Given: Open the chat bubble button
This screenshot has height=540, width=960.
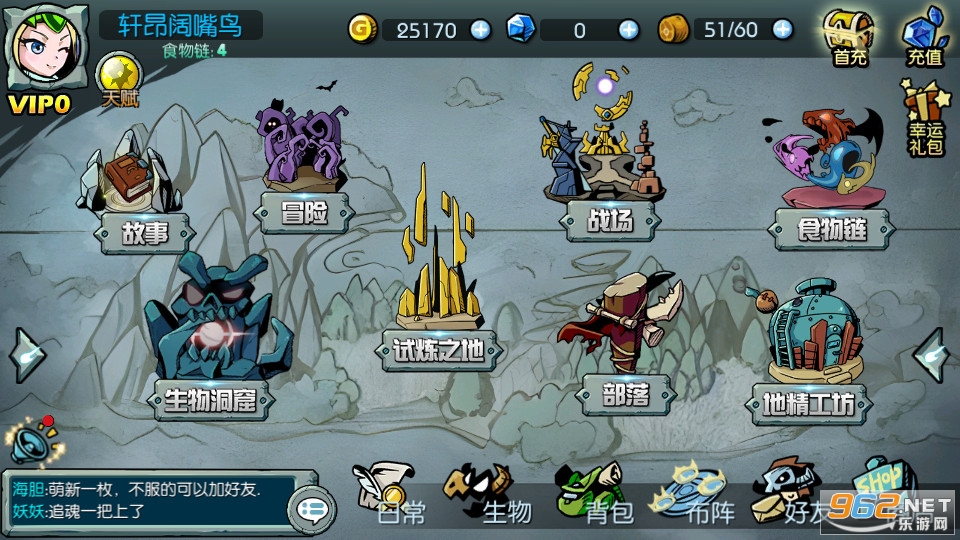Looking at the screenshot, I should (311, 510).
